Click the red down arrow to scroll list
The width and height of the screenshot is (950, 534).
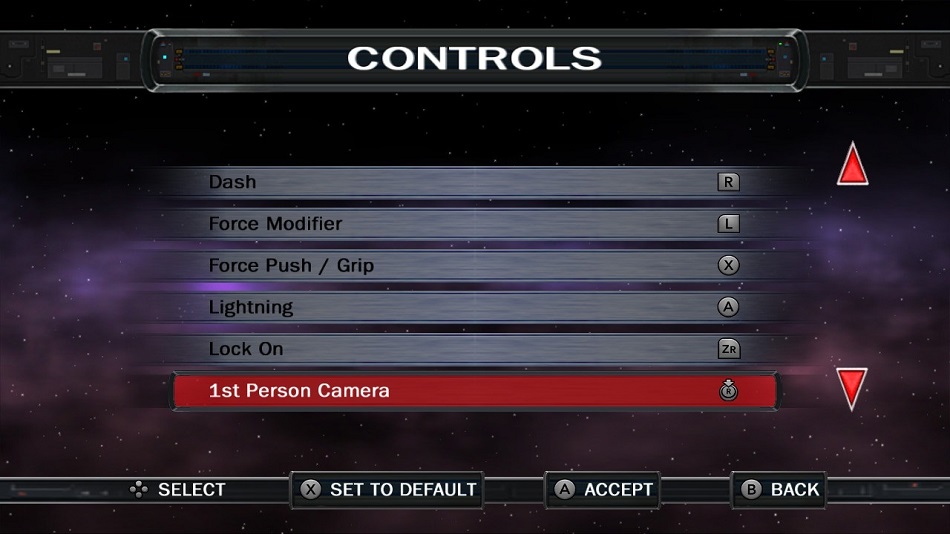click(852, 388)
